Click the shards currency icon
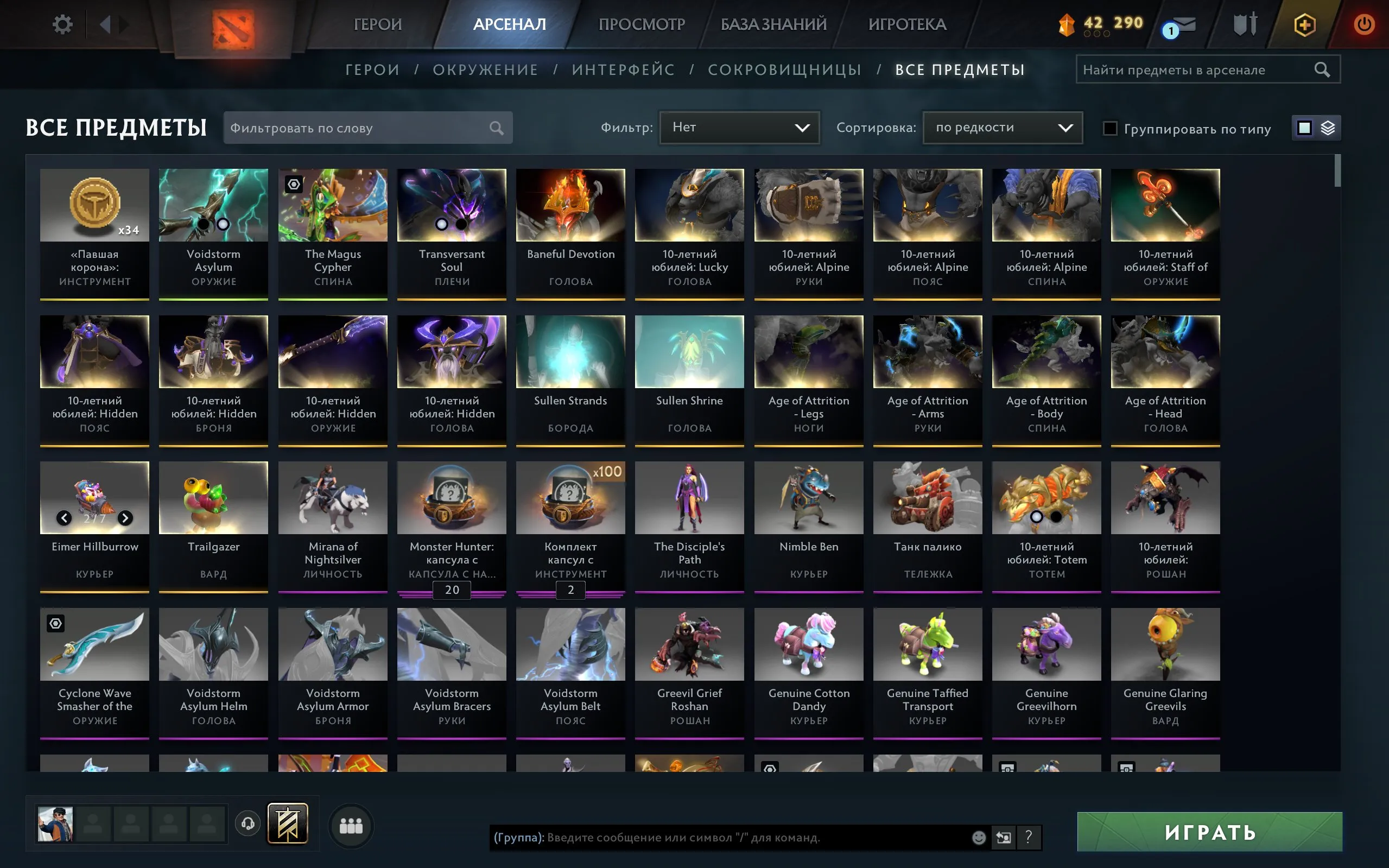The width and height of the screenshot is (1389, 868). [x=1067, y=24]
